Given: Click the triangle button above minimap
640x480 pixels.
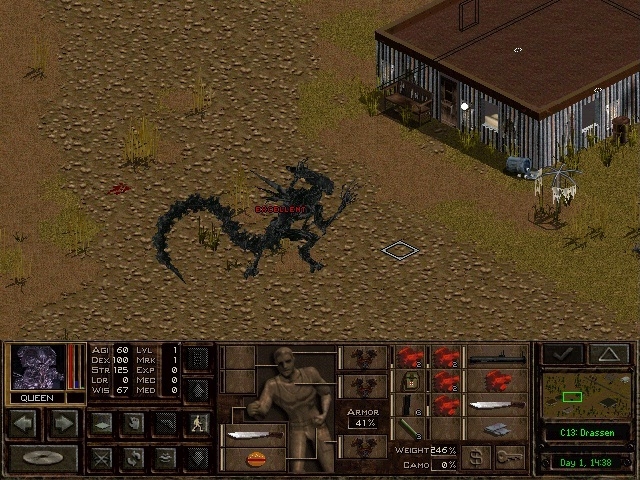Looking at the screenshot, I should pos(608,354).
